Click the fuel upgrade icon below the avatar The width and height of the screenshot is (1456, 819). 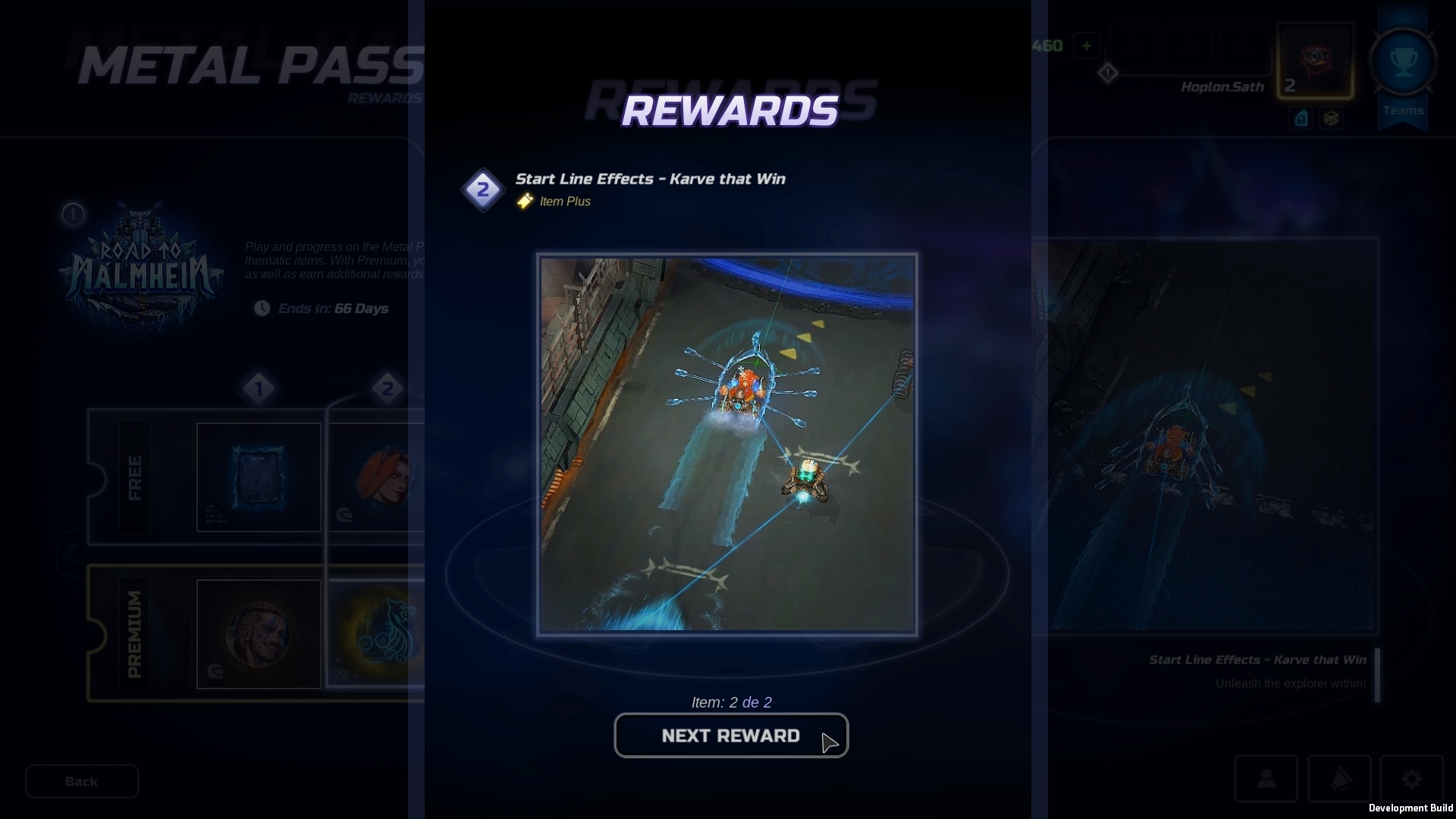[1301, 118]
